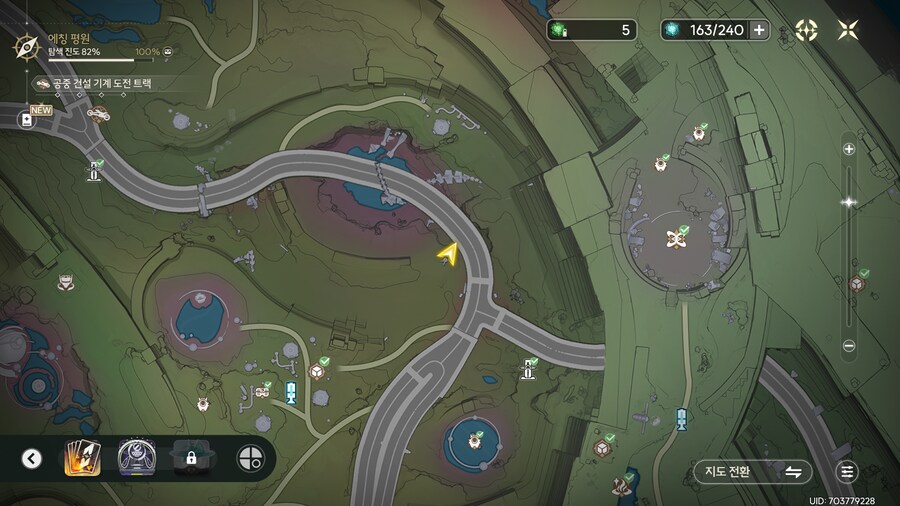
Task: Toggle the circular quadrant map icon
Action: (x=249, y=459)
